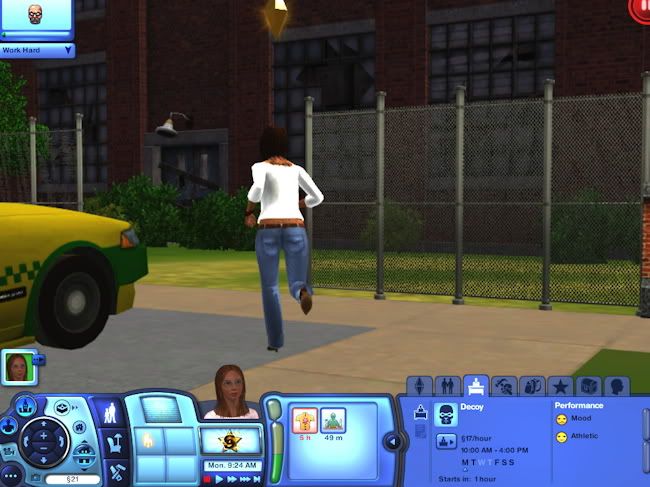Image resolution: width=650 pixels, height=487 pixels.
Task: Pause the game with the red button
Action: click(x=207, y=480)
